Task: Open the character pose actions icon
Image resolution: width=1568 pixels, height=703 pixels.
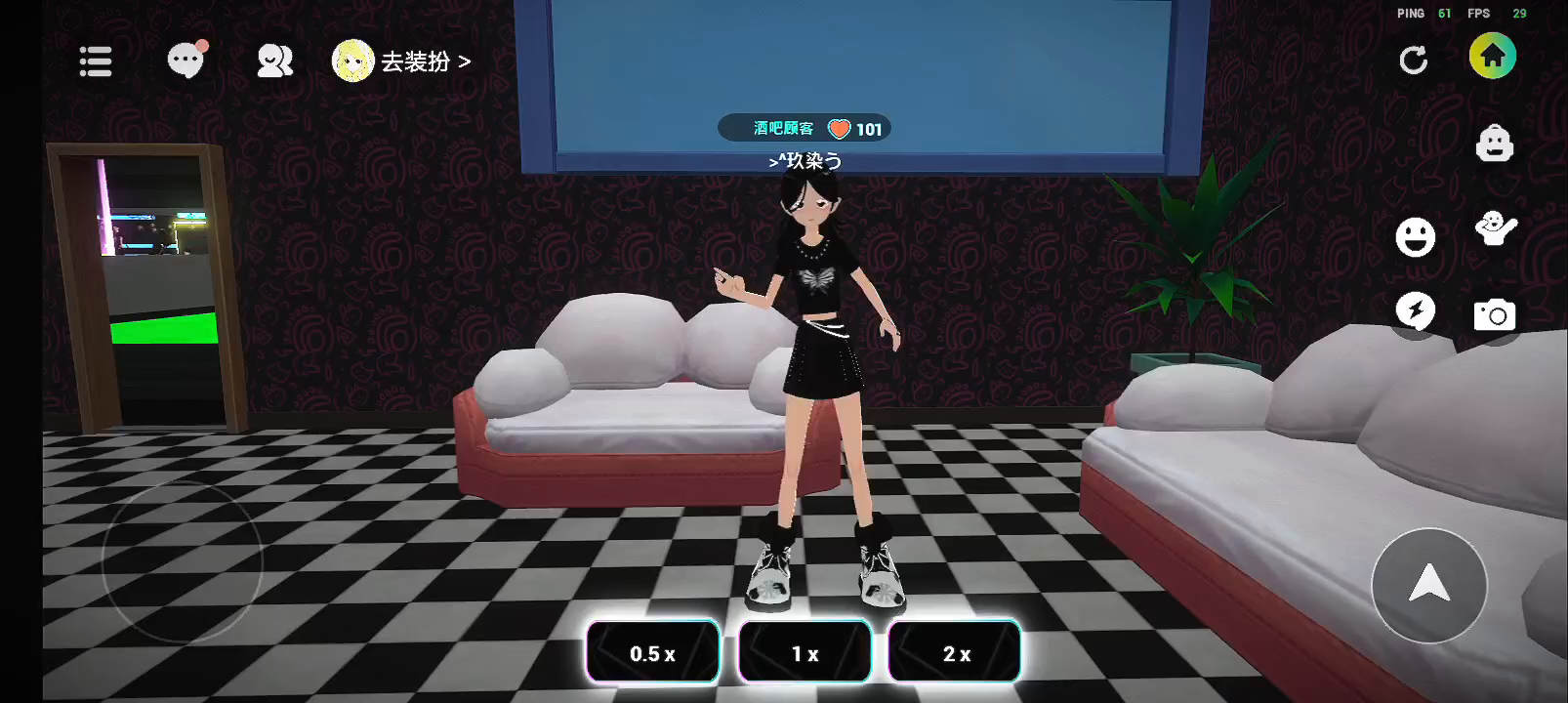Action: click(x=1495, y=229)
